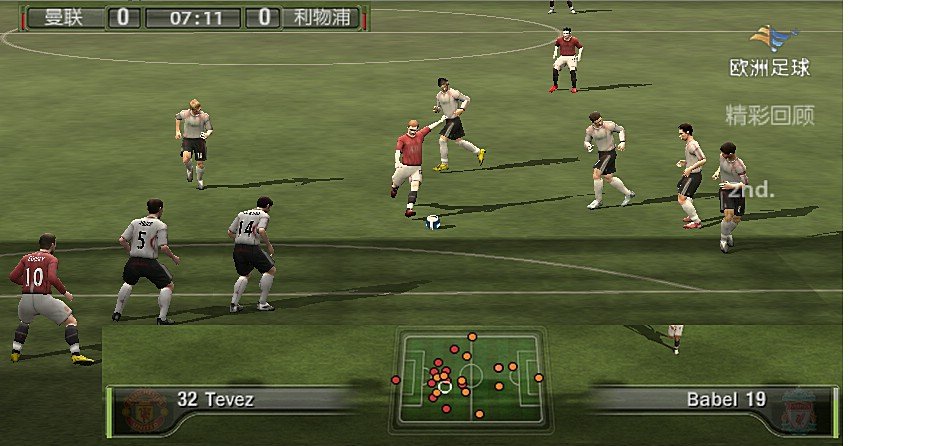
Task: Click the 利物浦 team name on scoreboard
Action: click(x=321, y=17)
